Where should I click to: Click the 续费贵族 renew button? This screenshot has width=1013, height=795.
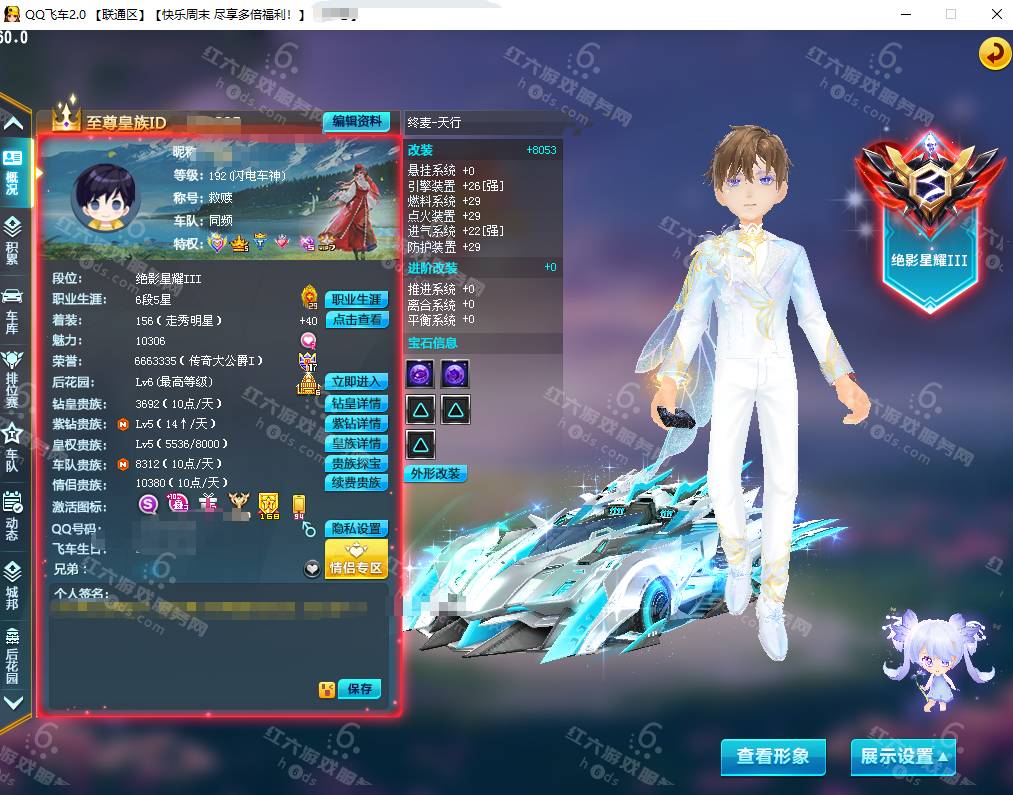click(x=357, y=483)
